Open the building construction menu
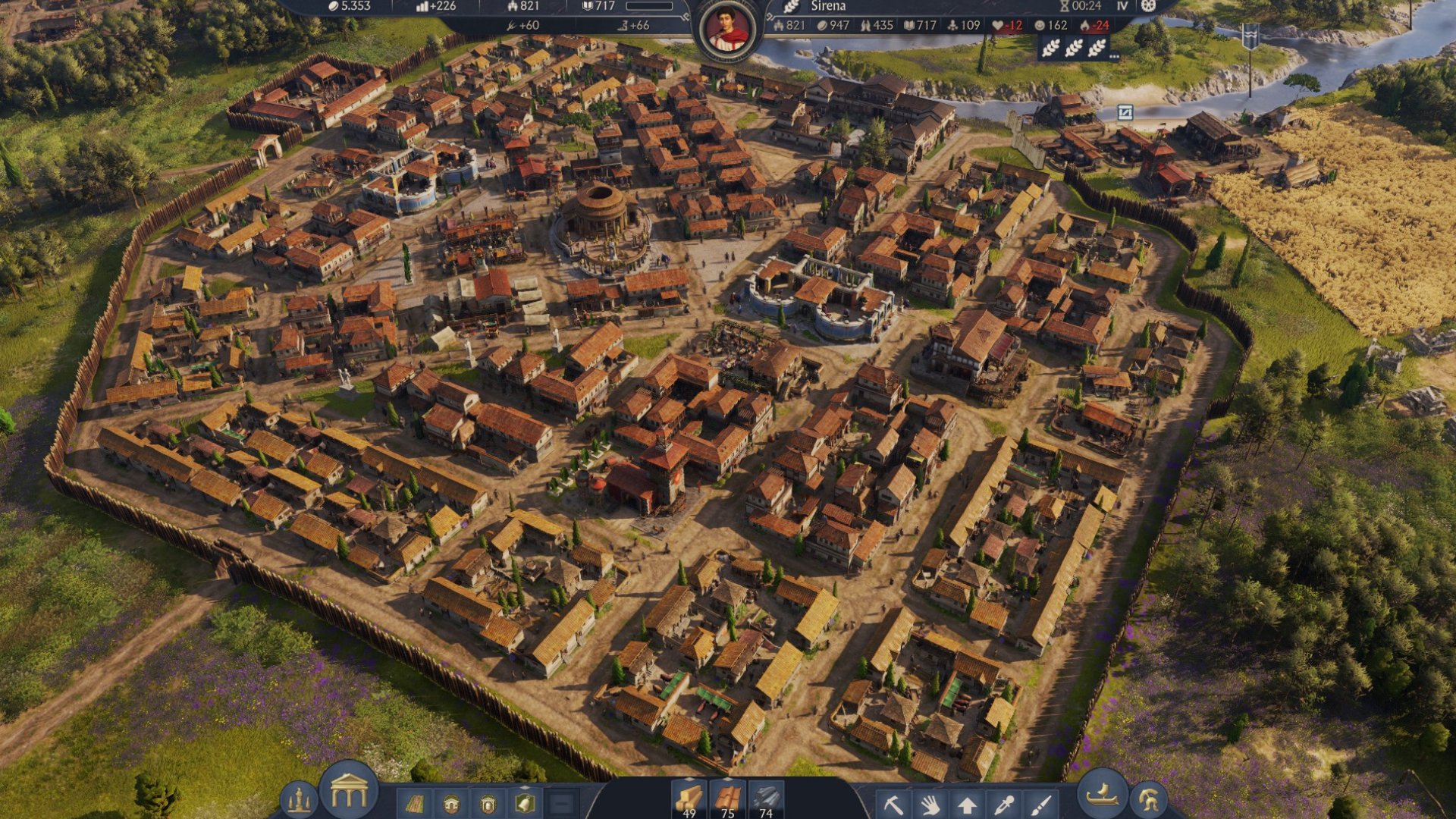Image resolution: width=1456 pixels, height=819 pixels. (349, 791)
